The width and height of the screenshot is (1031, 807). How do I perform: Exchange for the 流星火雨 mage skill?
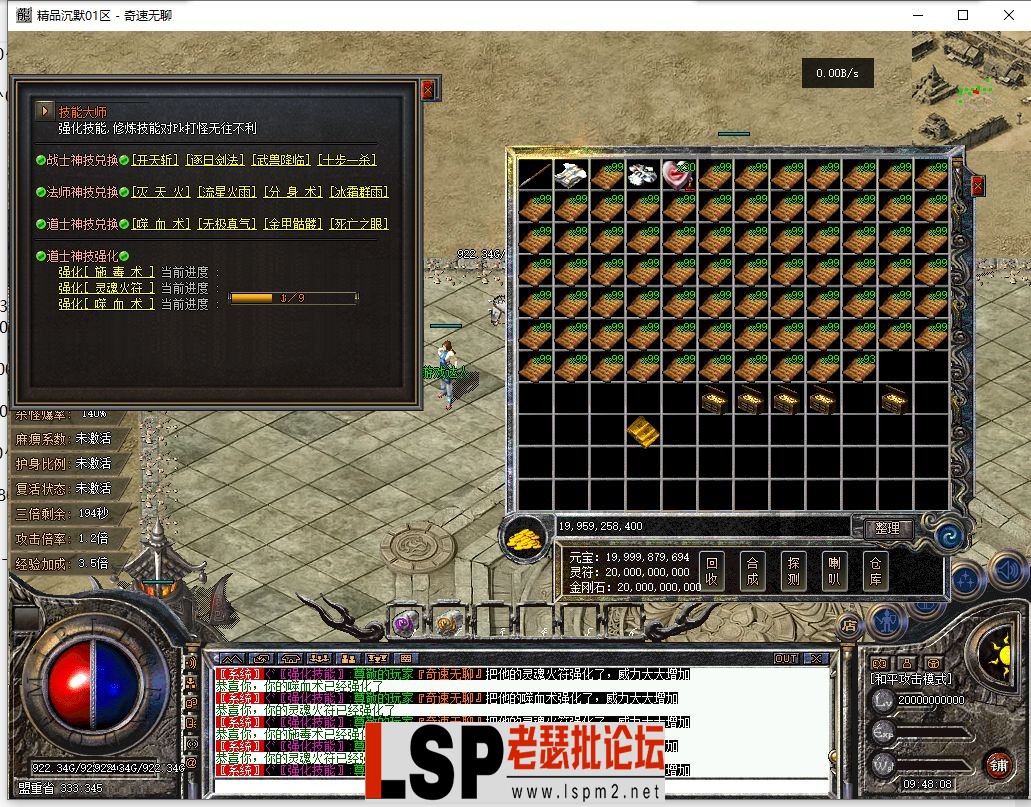(x=225, y=192)
